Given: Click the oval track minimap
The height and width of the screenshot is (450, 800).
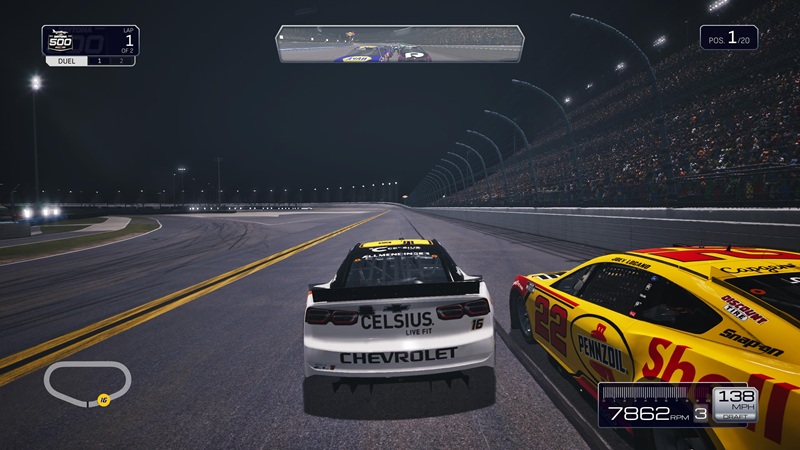Looking at the screenshot, I should point(87,383).
